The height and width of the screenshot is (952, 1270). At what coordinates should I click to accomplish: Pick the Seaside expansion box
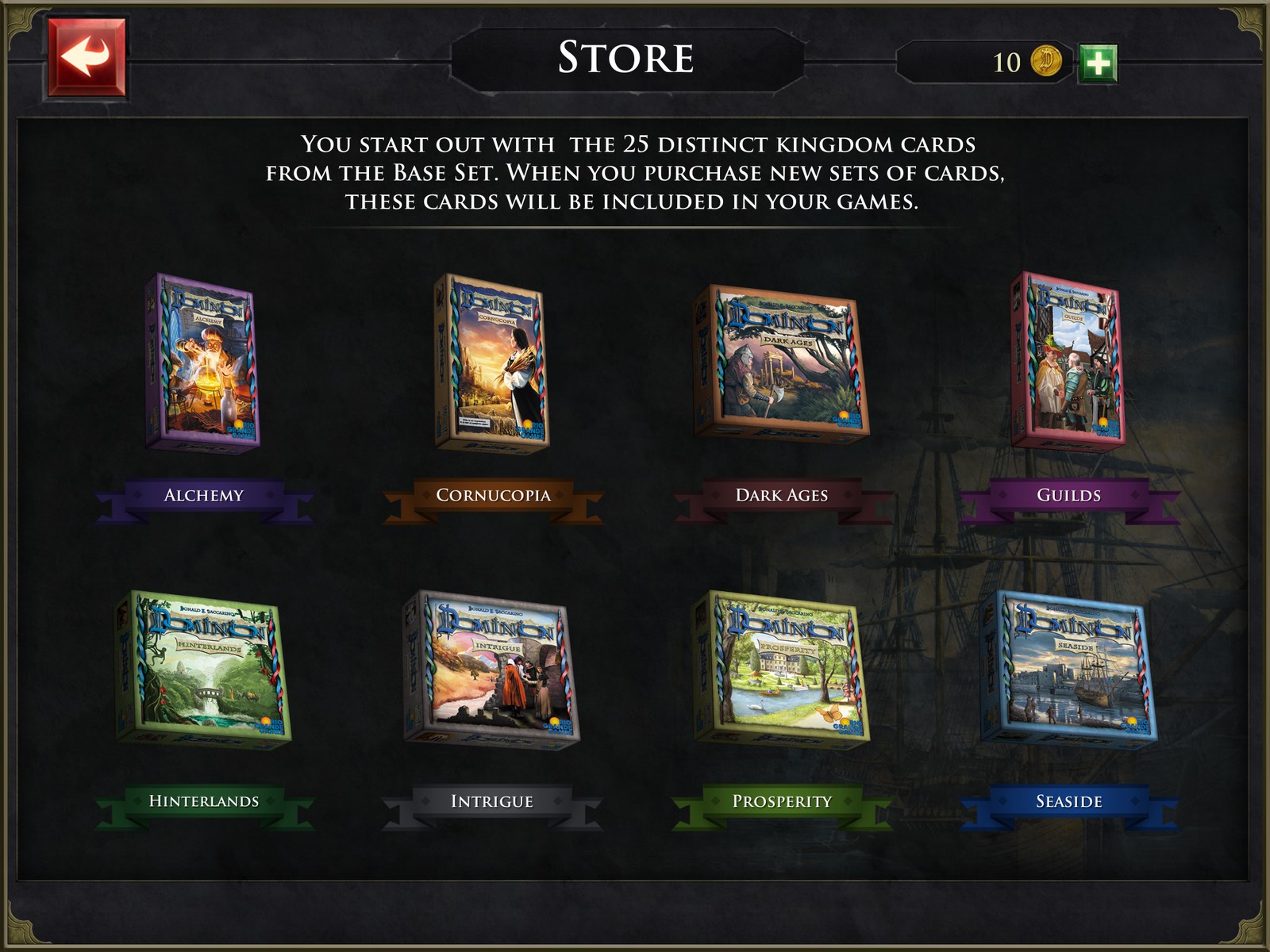[1068, 667]
